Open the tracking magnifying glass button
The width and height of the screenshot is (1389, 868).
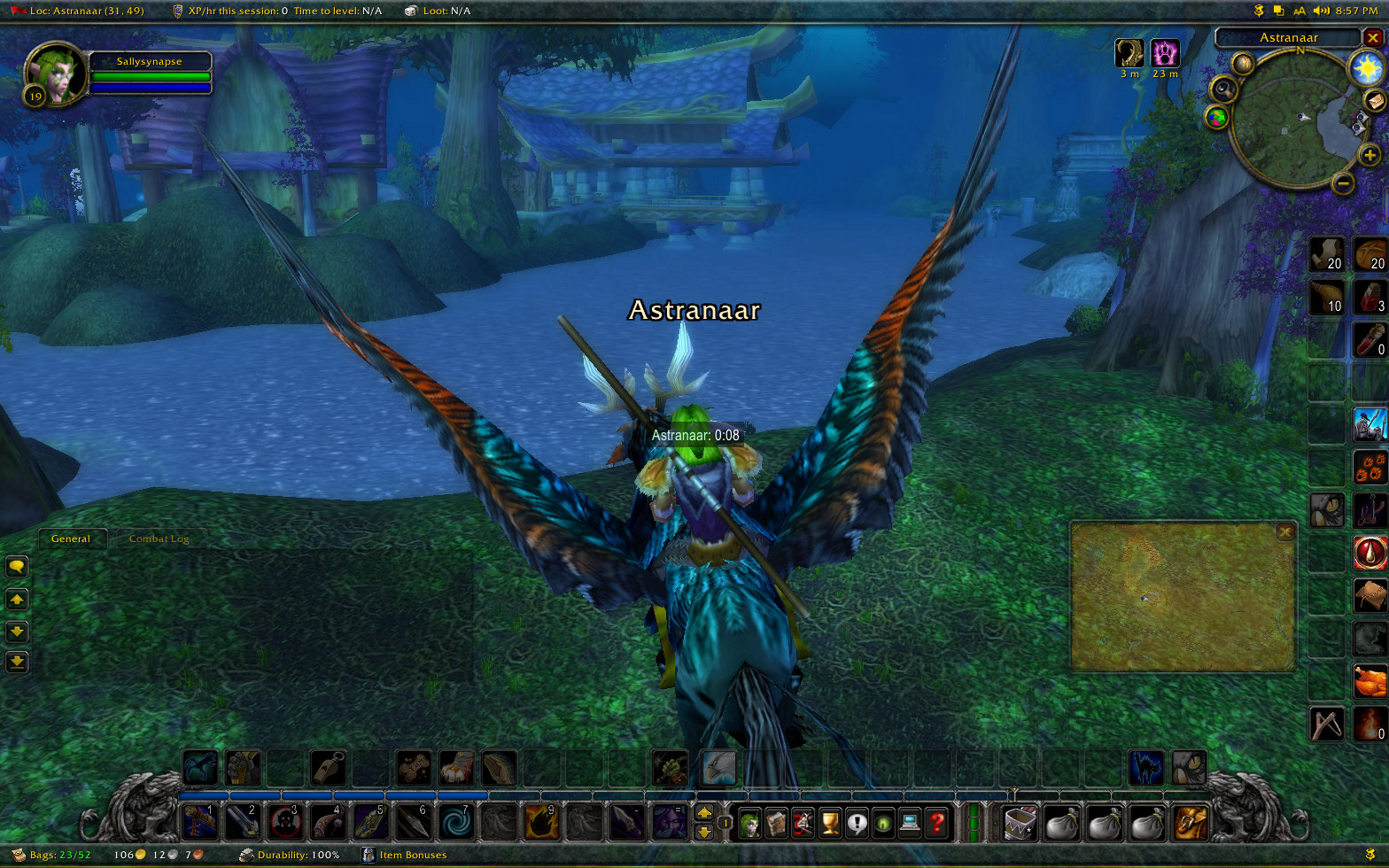pos(1225,89)
